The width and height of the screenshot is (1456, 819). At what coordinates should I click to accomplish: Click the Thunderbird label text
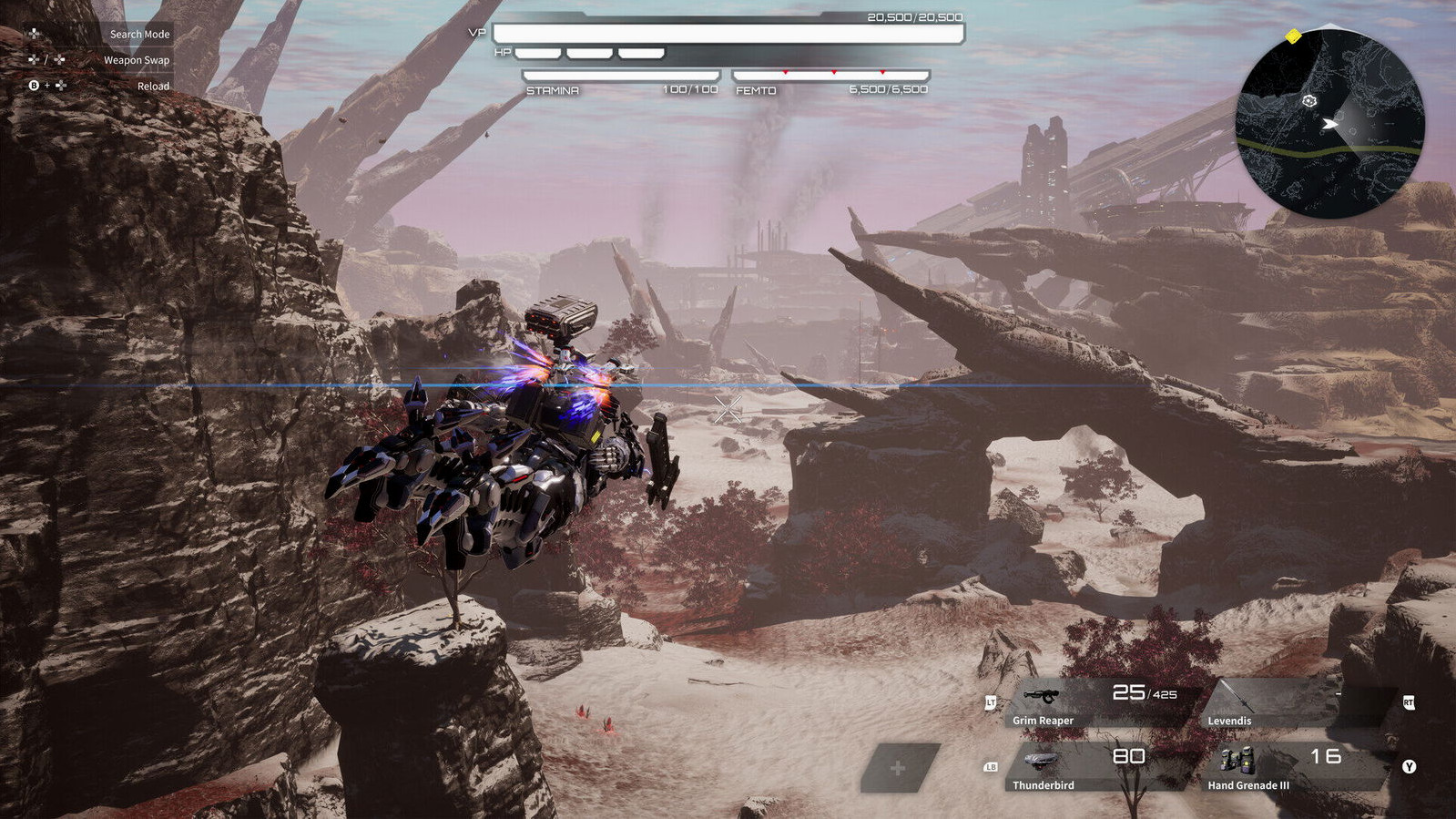pyautogui.click(x=1044, y=785)
